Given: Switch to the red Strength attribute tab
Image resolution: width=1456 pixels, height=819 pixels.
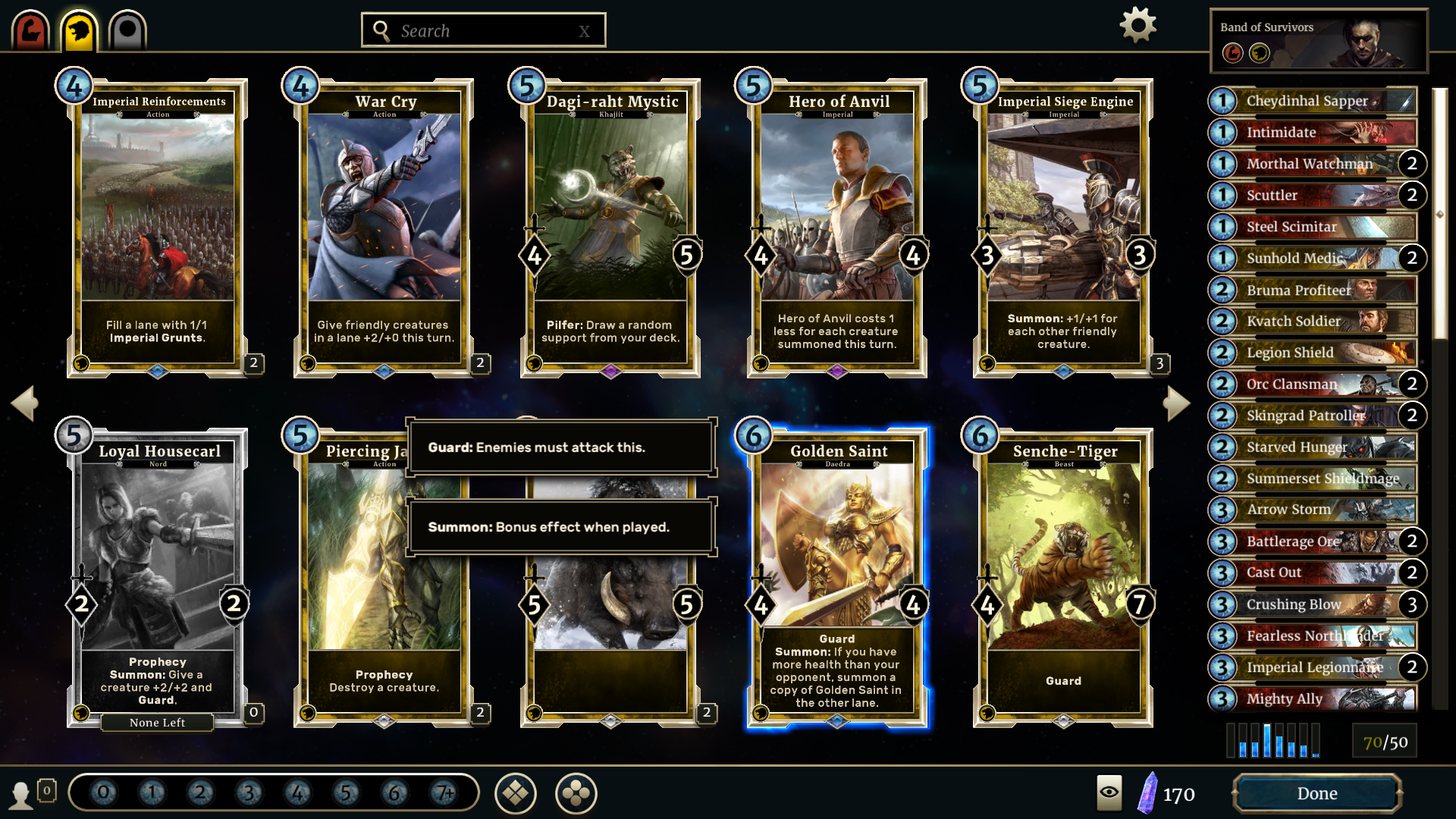Looking at the screenshot, I should click(x=30, y=31).
